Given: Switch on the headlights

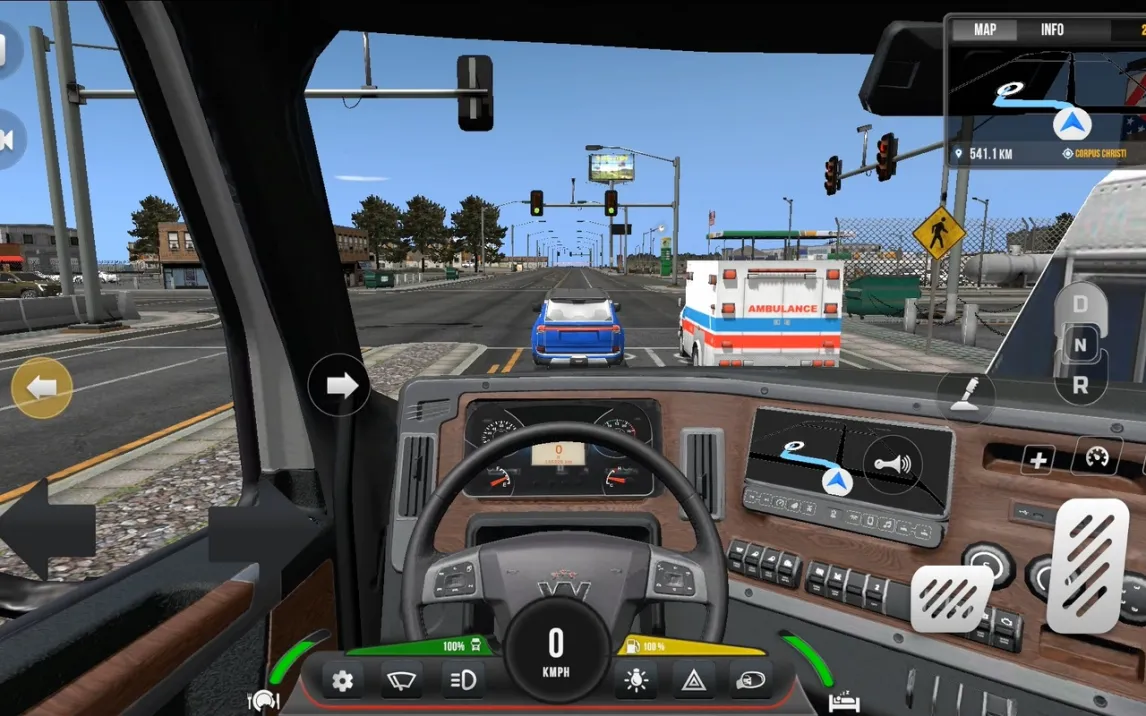Looking at the screenshot, I should (463, 682).
